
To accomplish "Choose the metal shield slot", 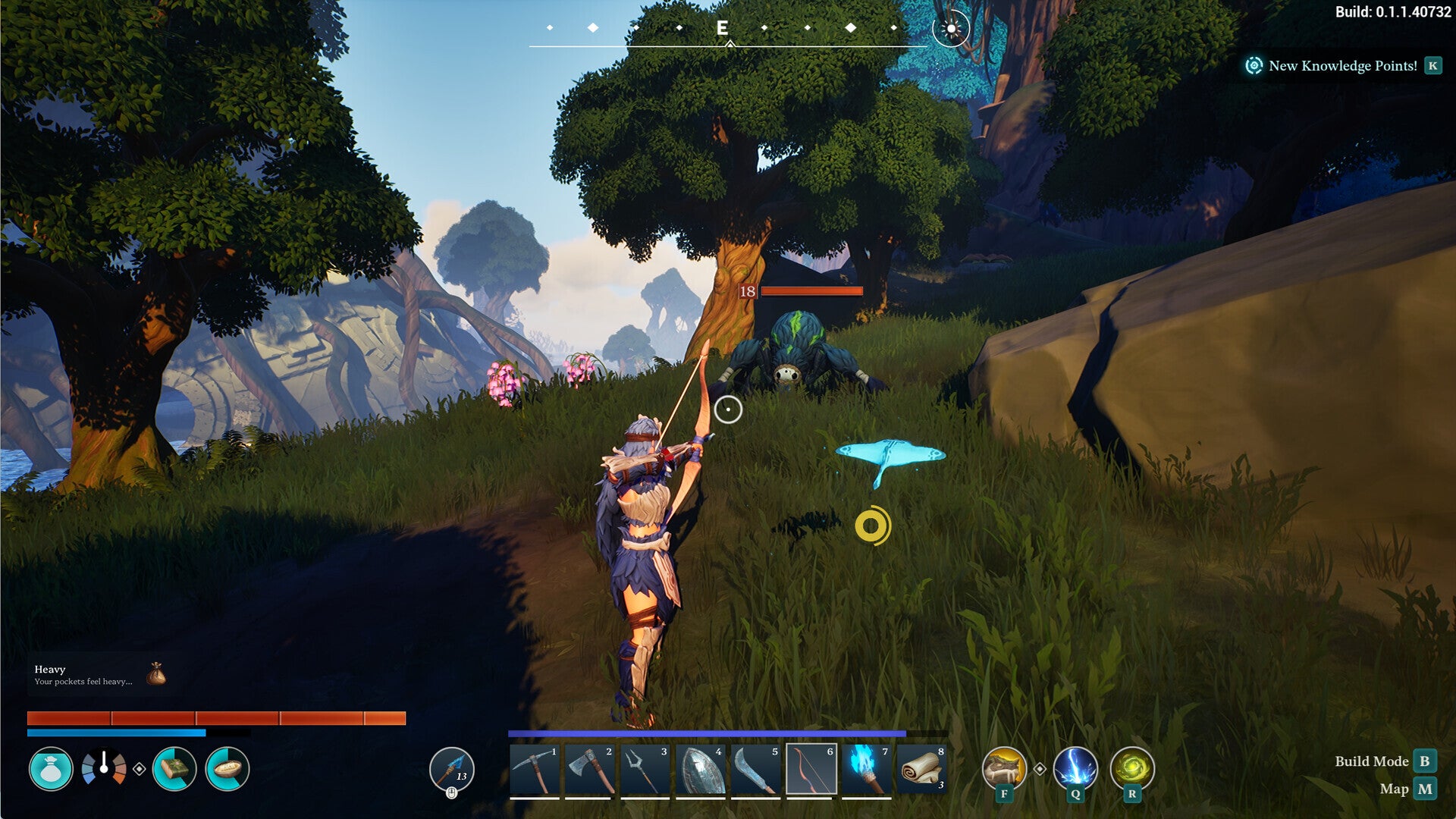I will 700,770.
